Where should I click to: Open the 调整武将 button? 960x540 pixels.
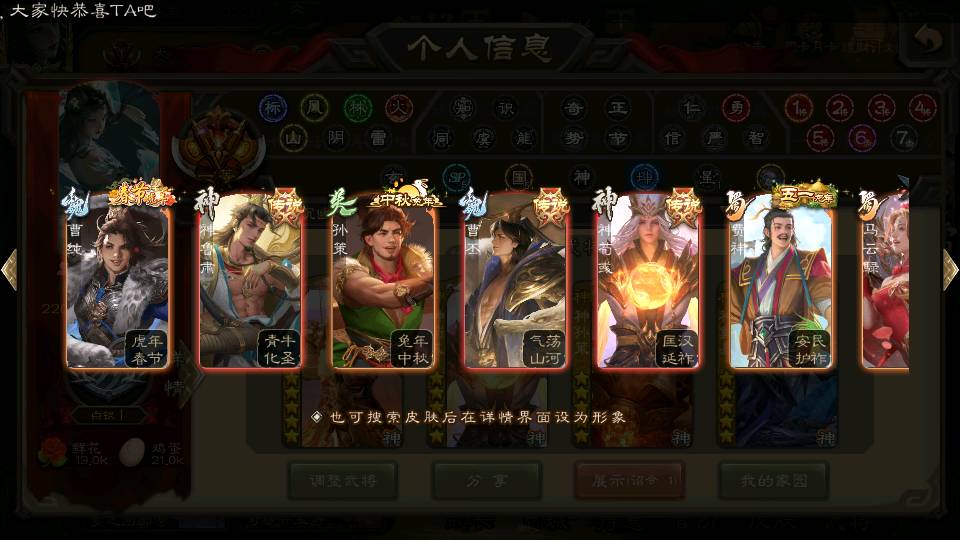coord(342,481)
